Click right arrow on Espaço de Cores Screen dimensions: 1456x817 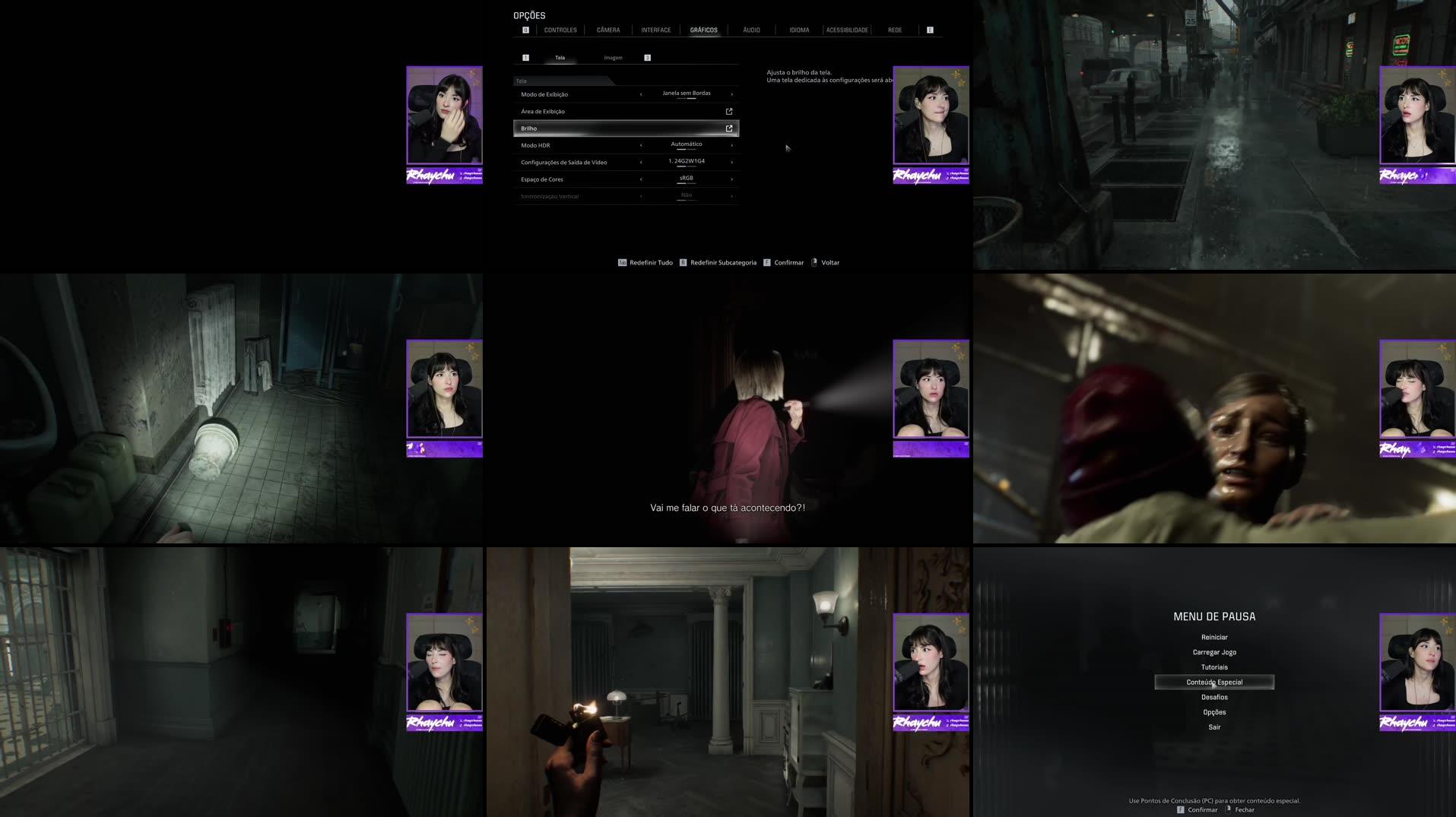click(731, 179)
